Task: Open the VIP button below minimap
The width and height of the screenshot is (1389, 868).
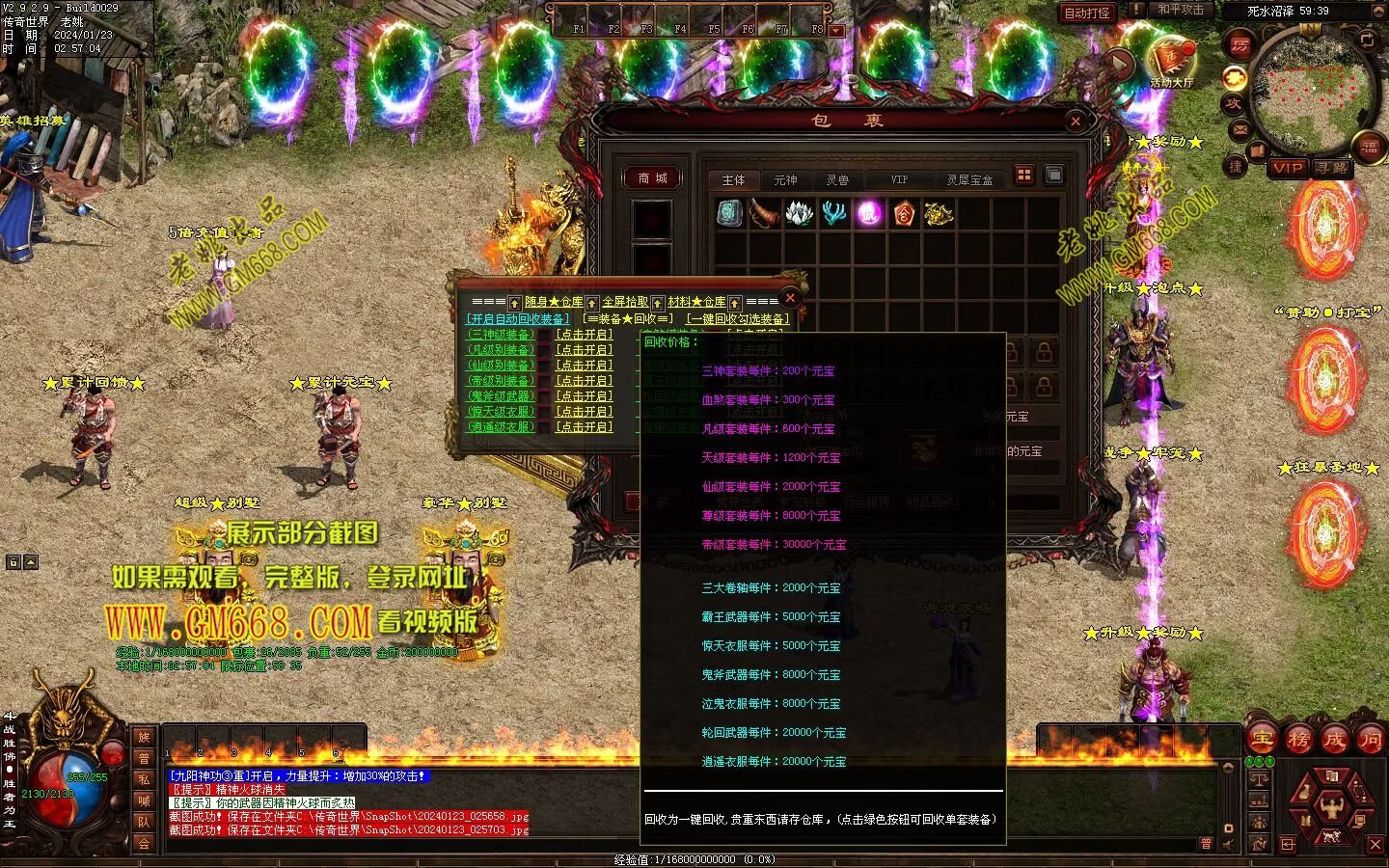Action: click(1287, 168)
